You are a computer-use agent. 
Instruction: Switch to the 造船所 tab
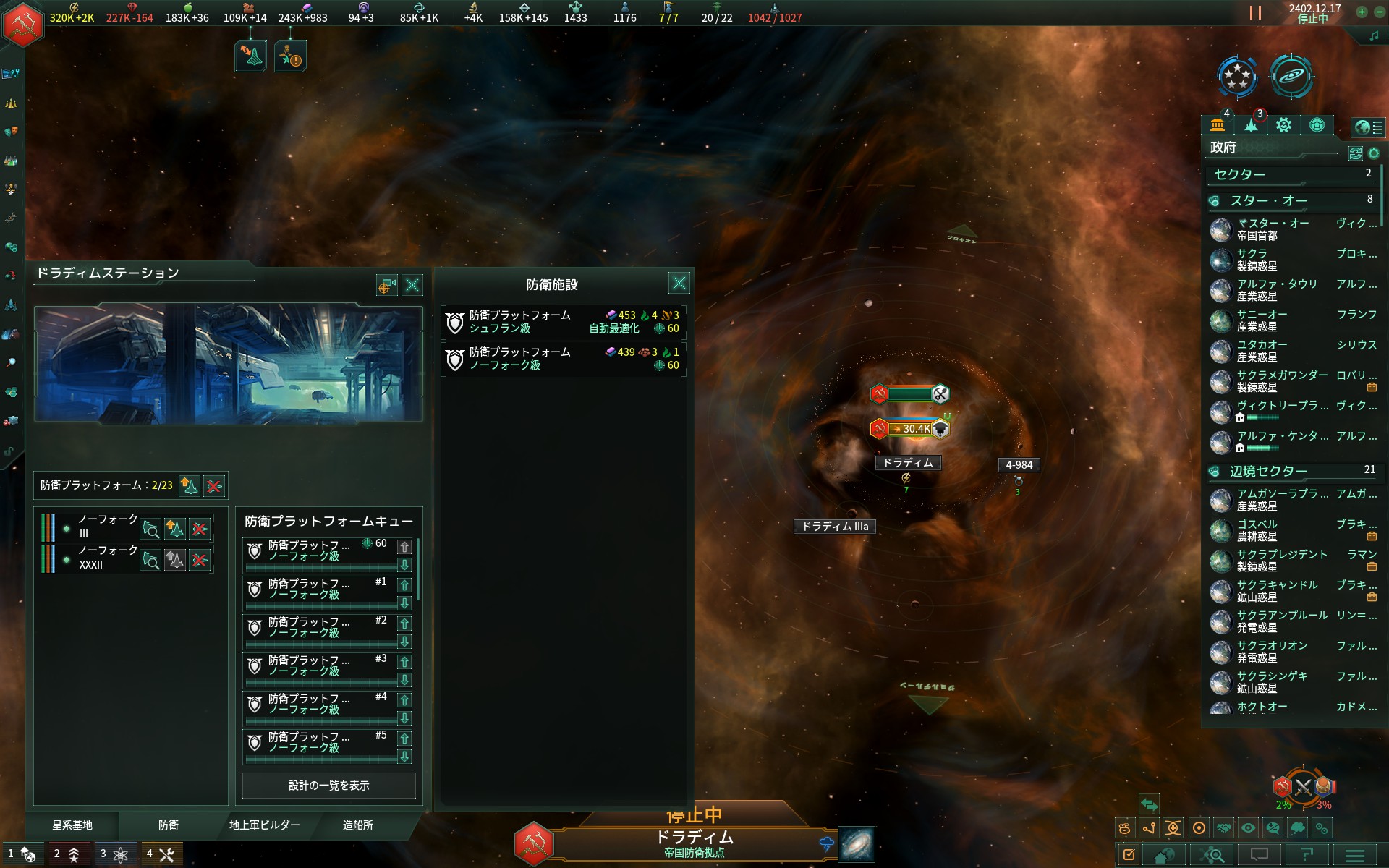[x=357, y=825]
